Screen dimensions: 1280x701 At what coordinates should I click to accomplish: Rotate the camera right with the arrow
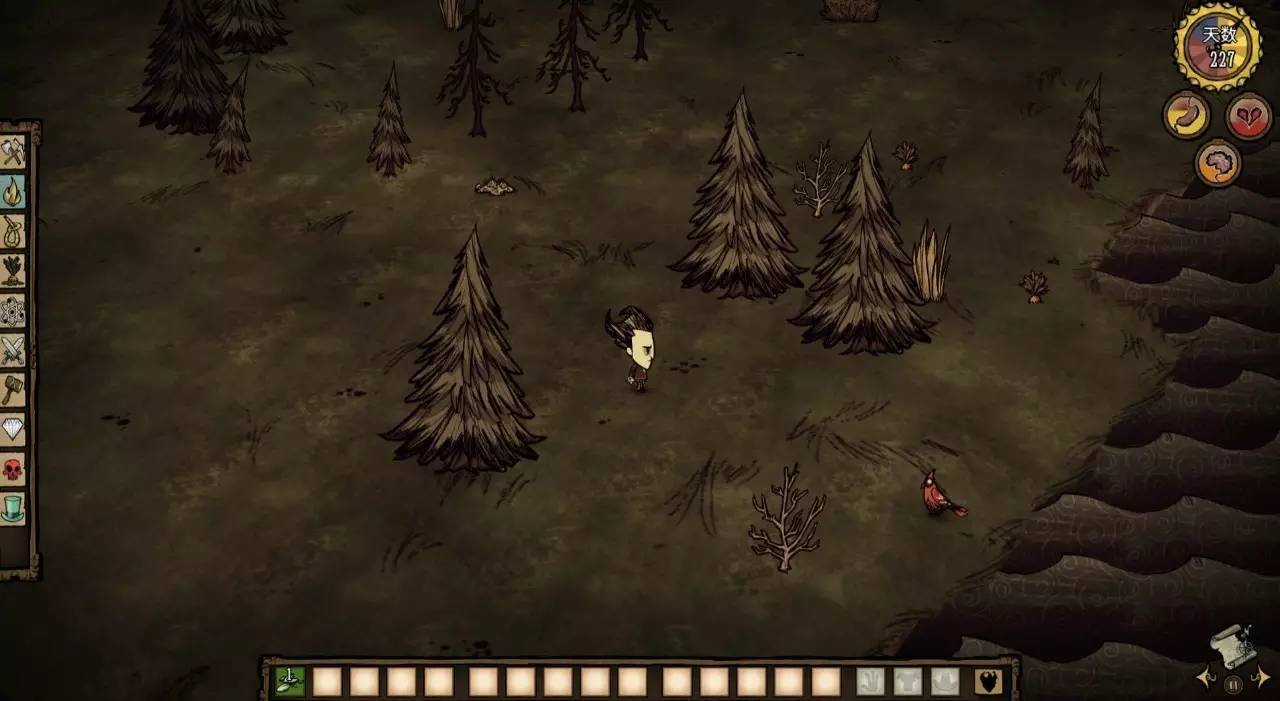pyautogui.click(x=1262, y=678)
